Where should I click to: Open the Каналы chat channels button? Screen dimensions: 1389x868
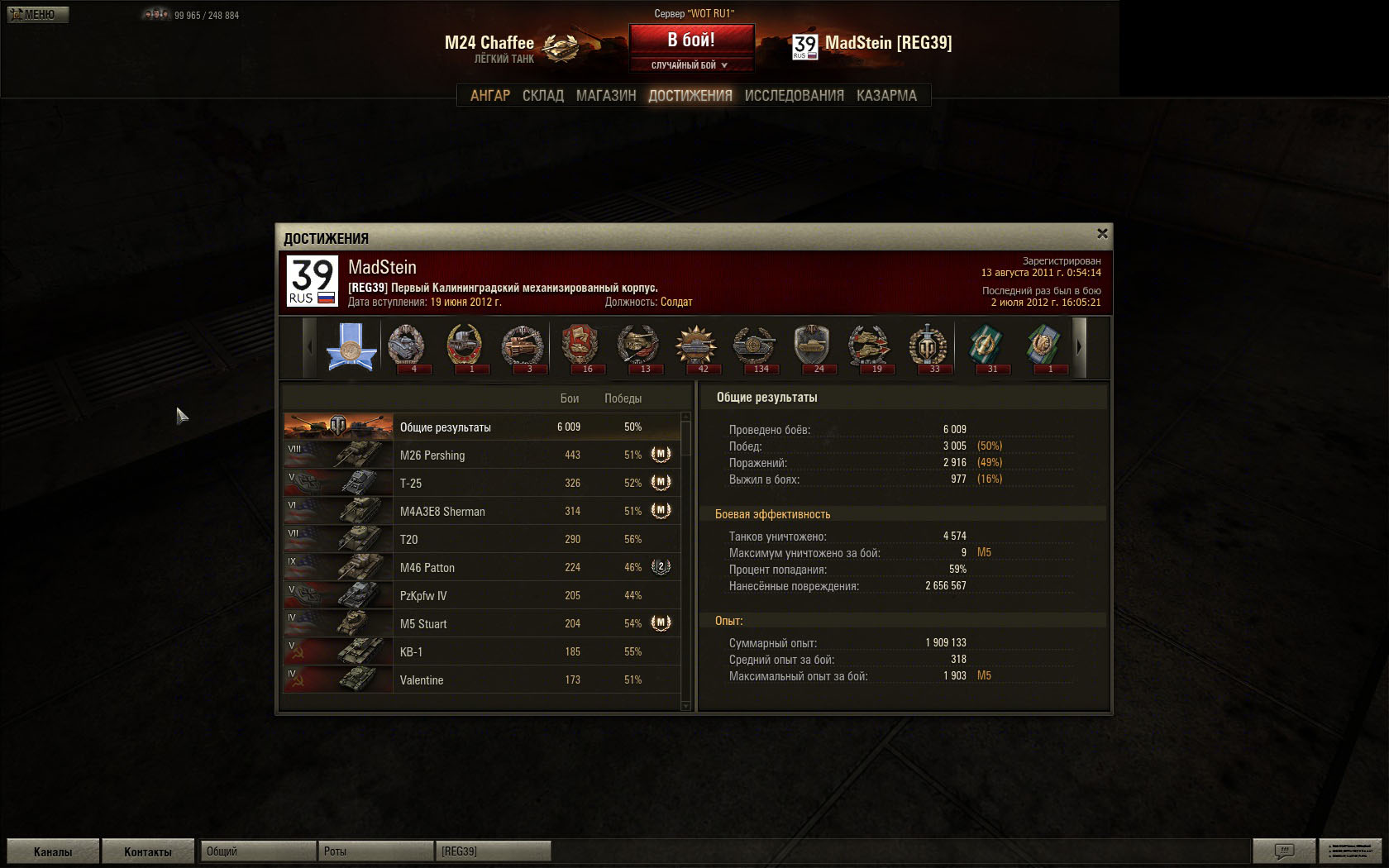53,851
